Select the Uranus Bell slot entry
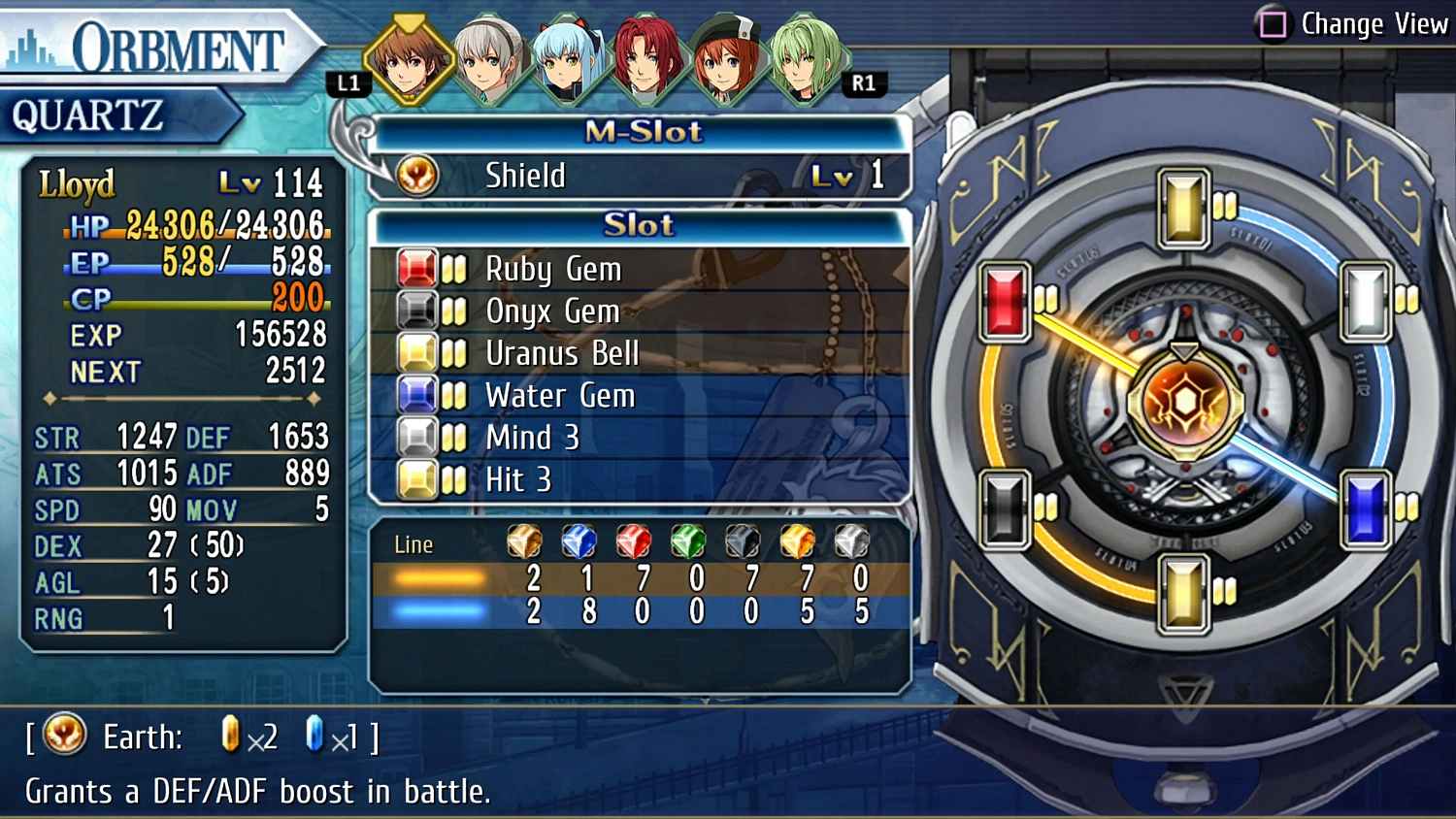The width and height of the screenshot is (1456, 819). click(x=561, y=353)
